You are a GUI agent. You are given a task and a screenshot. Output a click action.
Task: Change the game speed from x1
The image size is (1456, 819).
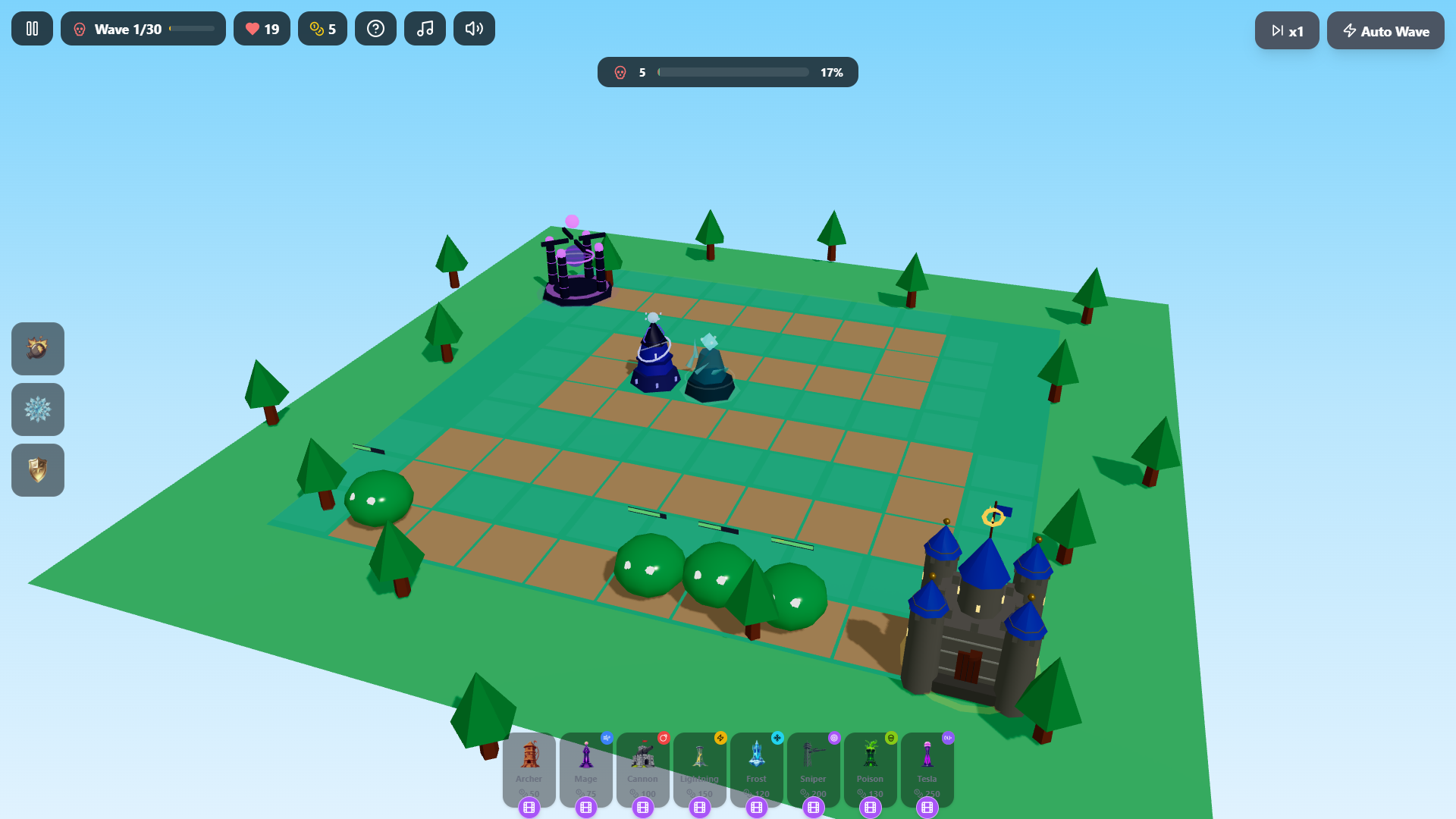point(1287,31)
